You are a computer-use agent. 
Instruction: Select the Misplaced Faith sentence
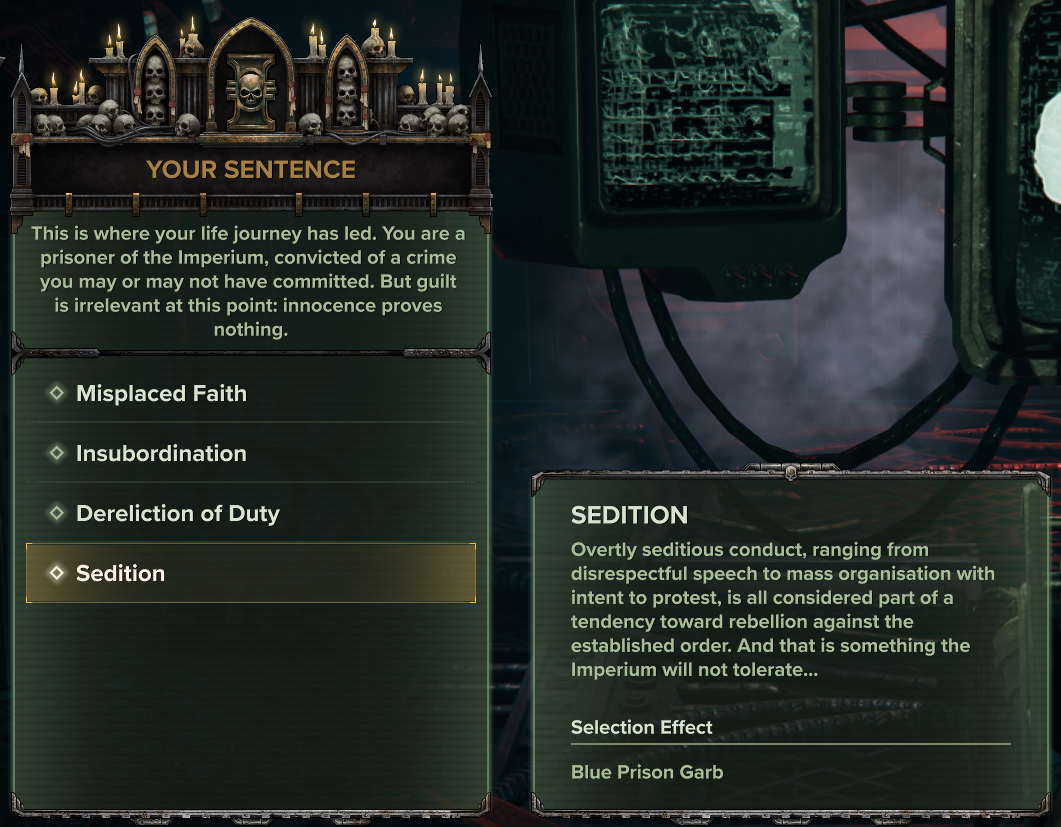pos(161,394)
